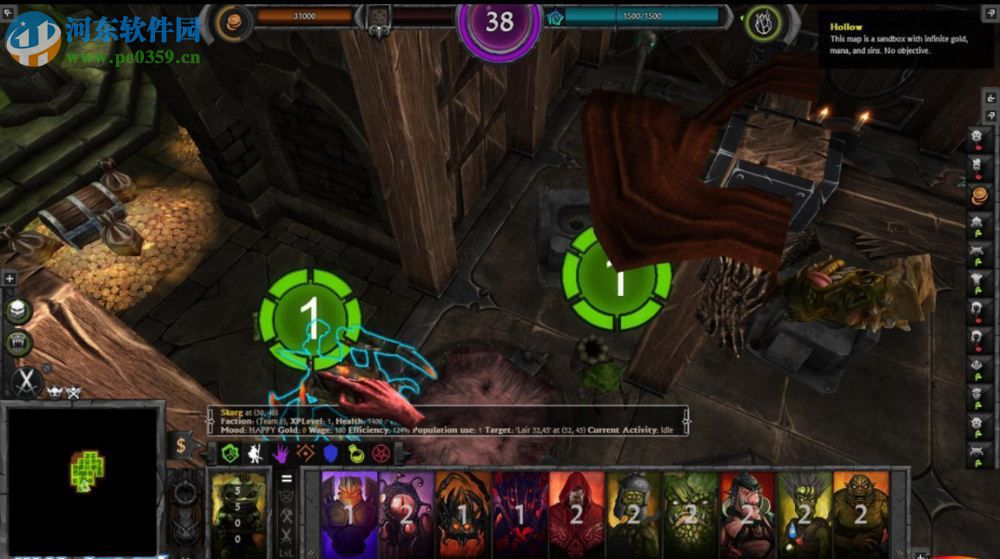Click the gold coins icon in right sidebar
Image resolution: width=1000 pixels, height=559 pixels.
[979, 193]
